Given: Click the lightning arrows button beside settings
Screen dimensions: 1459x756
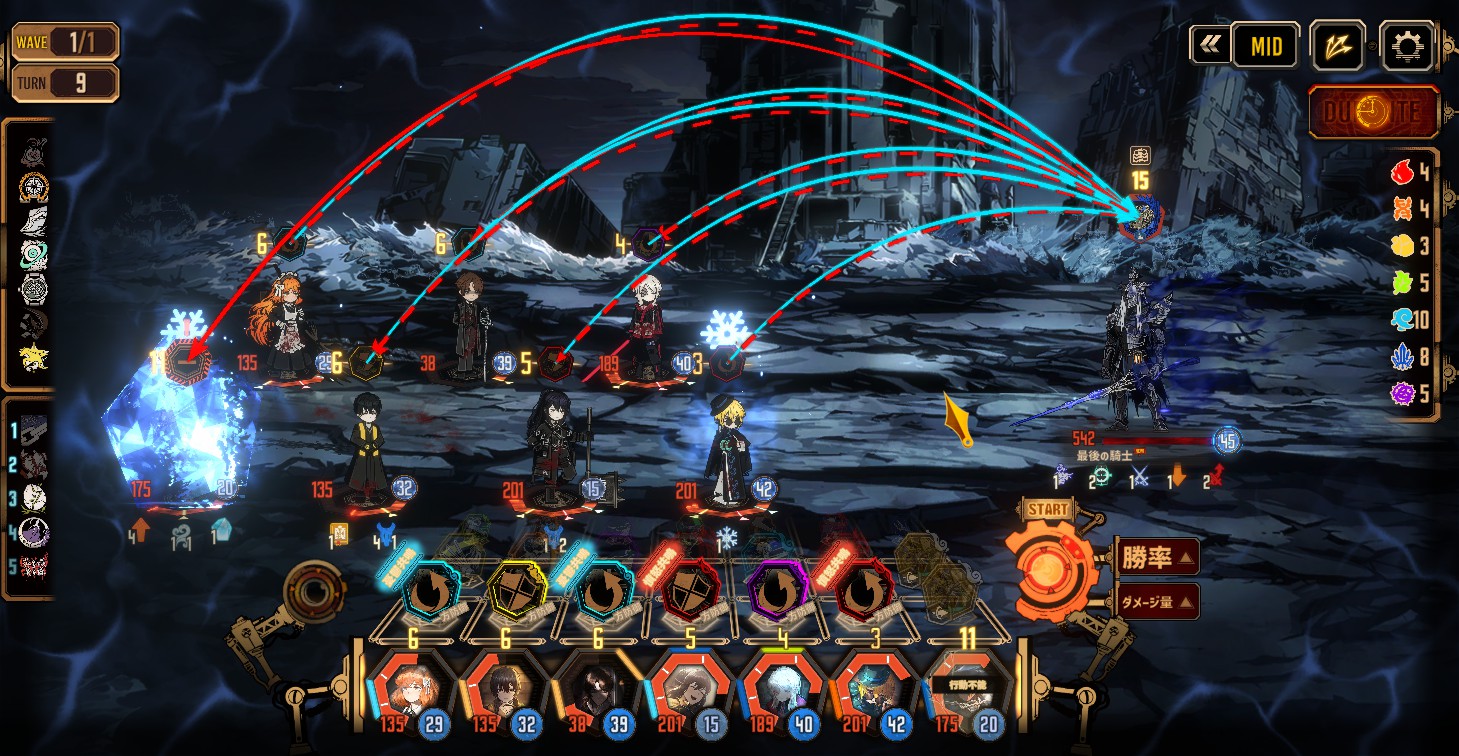Looking at the screenshot, I should click(1337, 45).
